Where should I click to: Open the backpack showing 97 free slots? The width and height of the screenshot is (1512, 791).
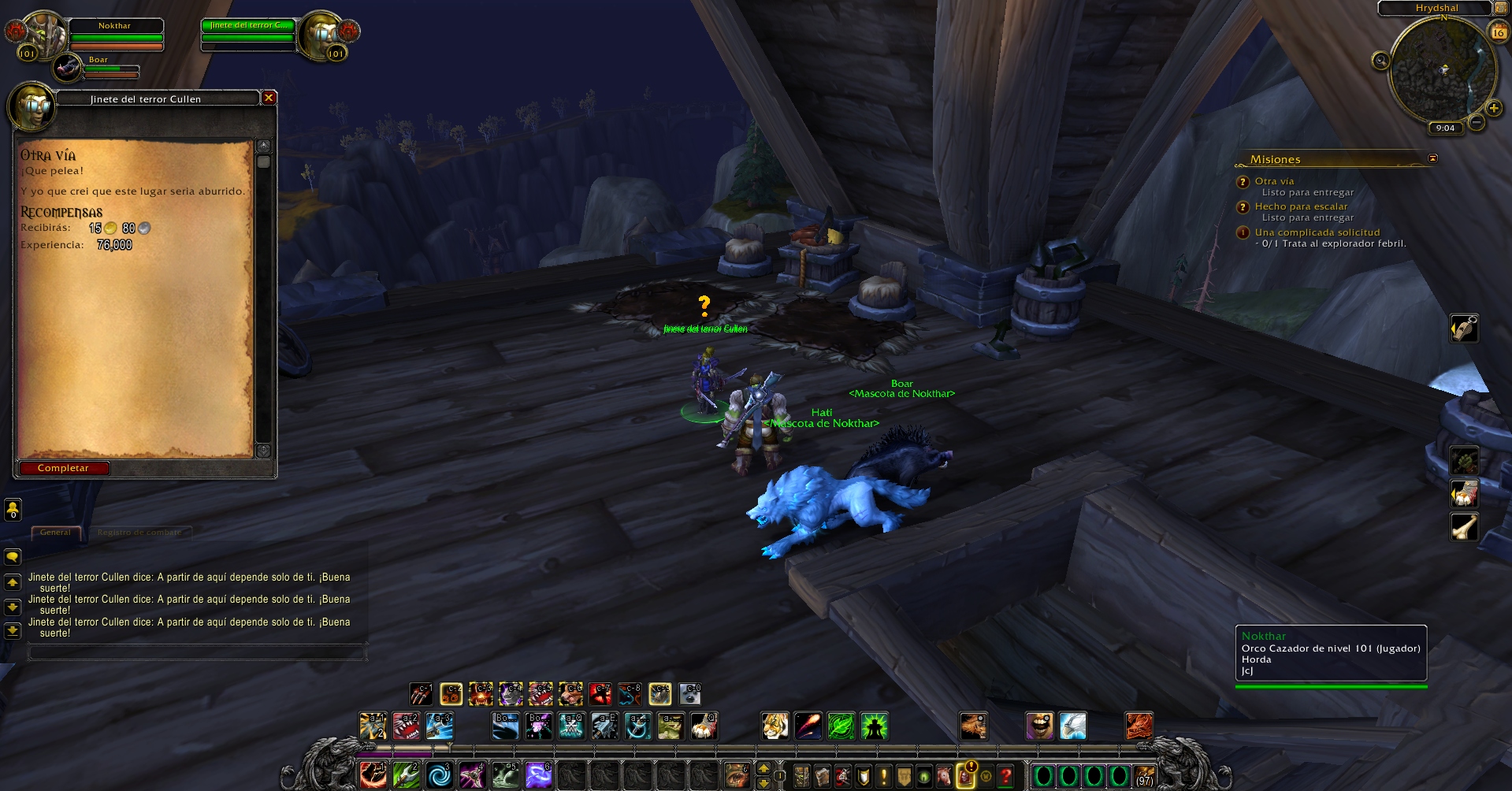1144,777
